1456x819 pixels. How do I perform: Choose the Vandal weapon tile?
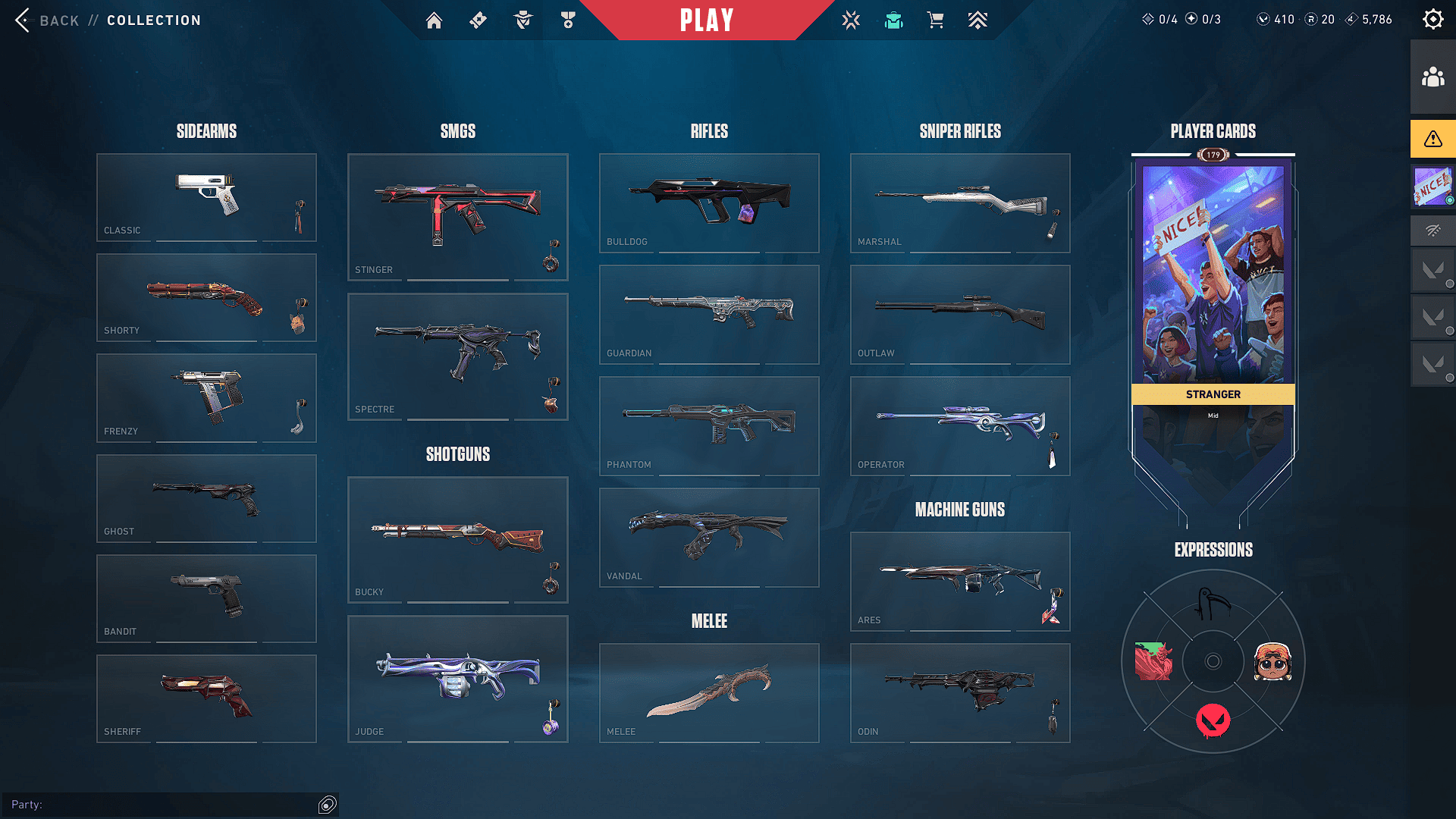click(x=709, y=537)
